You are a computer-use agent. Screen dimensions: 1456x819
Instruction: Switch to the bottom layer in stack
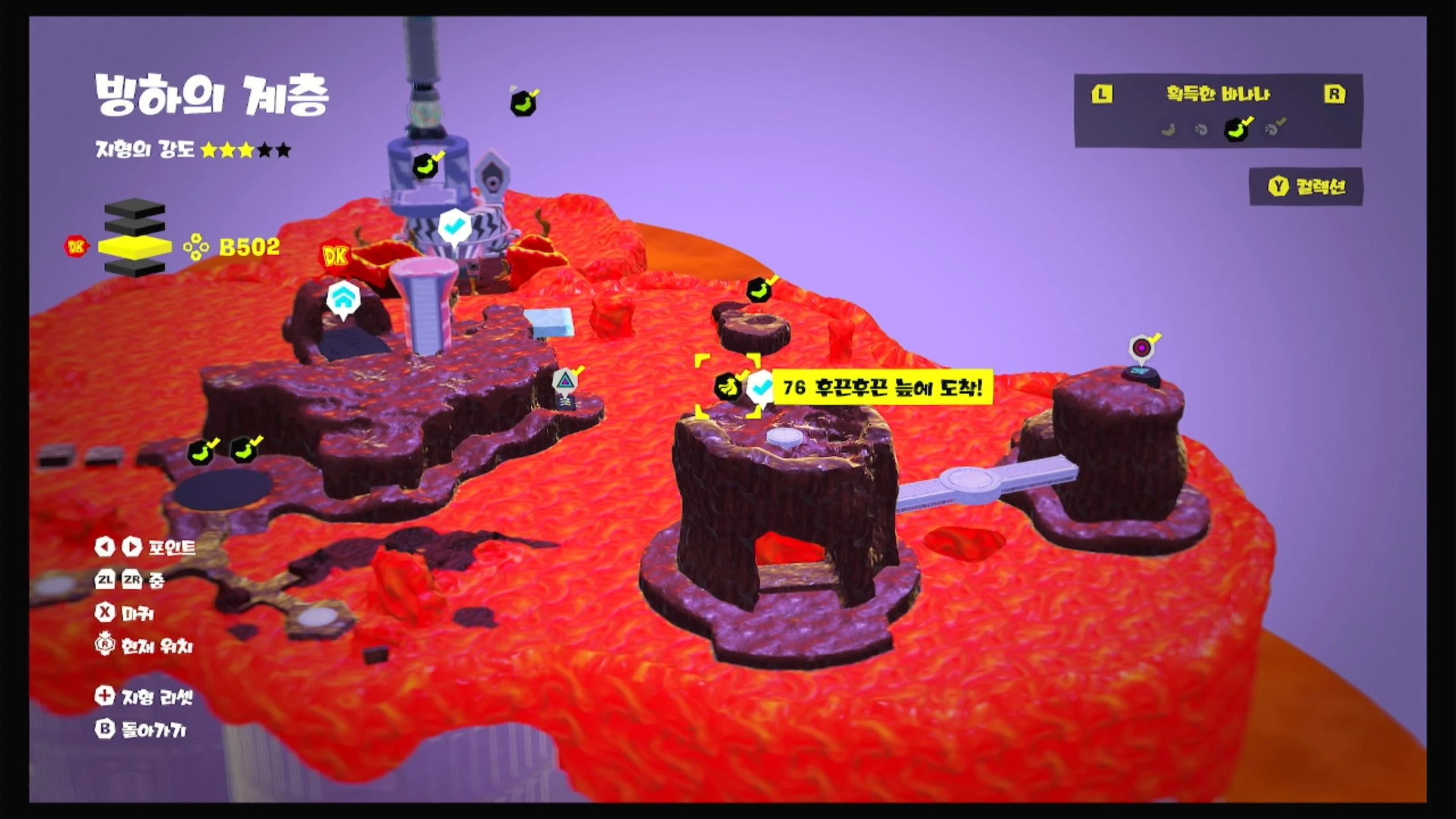(x=135, y=267)
